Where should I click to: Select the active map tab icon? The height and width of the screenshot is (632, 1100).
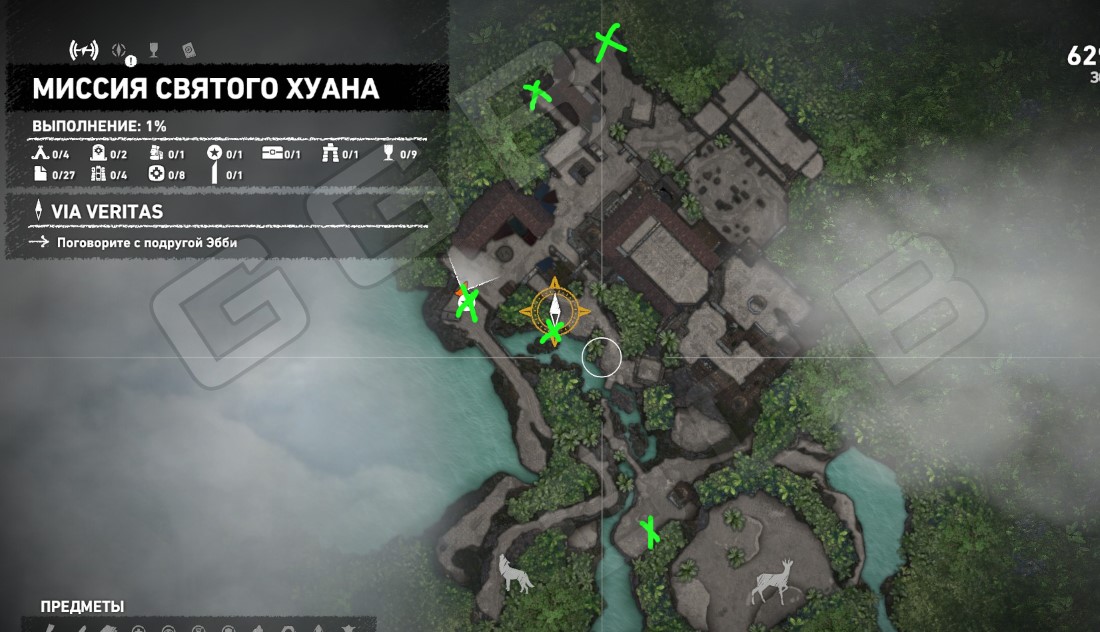tap(83, 49)
